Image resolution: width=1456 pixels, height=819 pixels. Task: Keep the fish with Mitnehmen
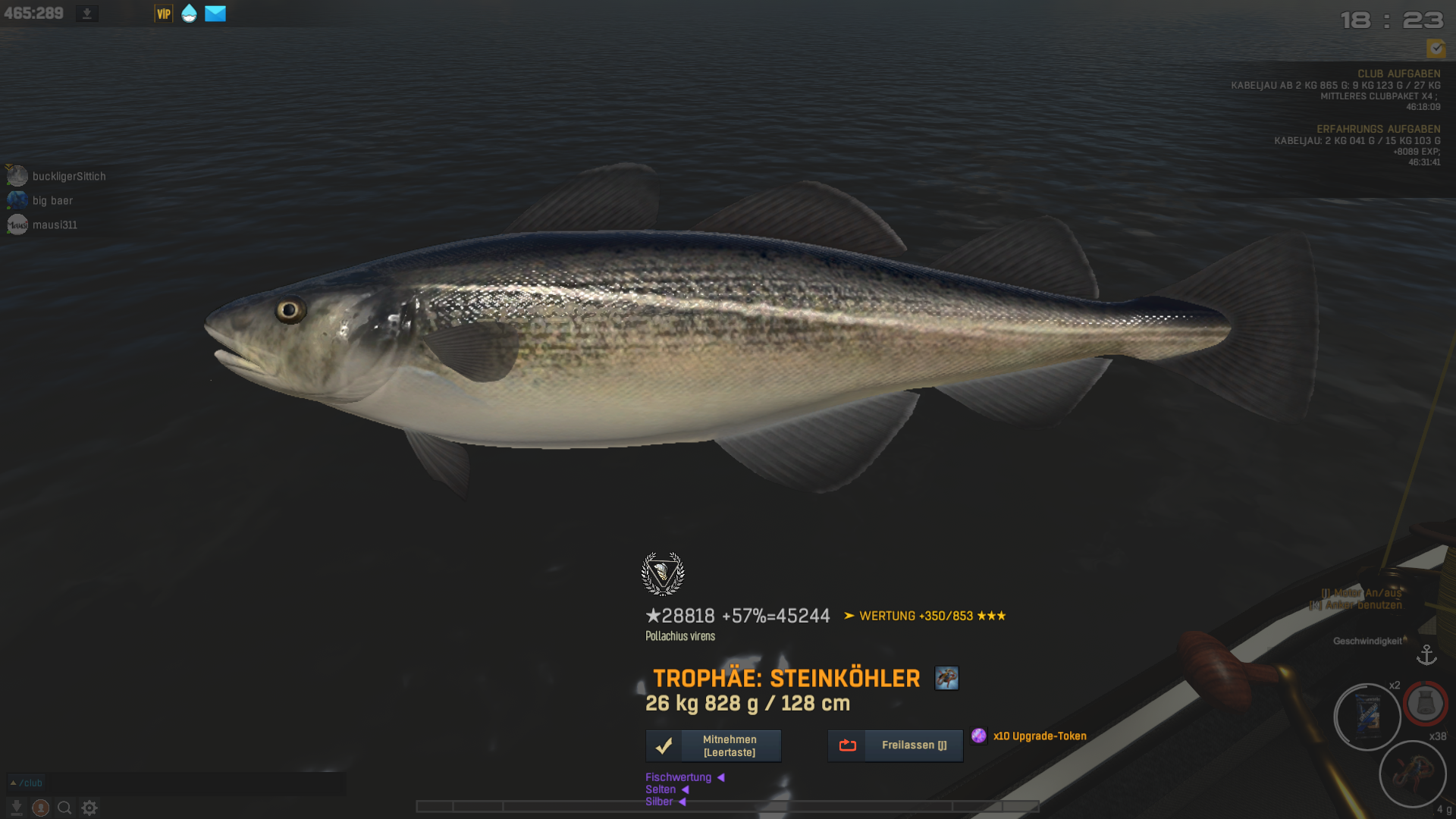713,745
